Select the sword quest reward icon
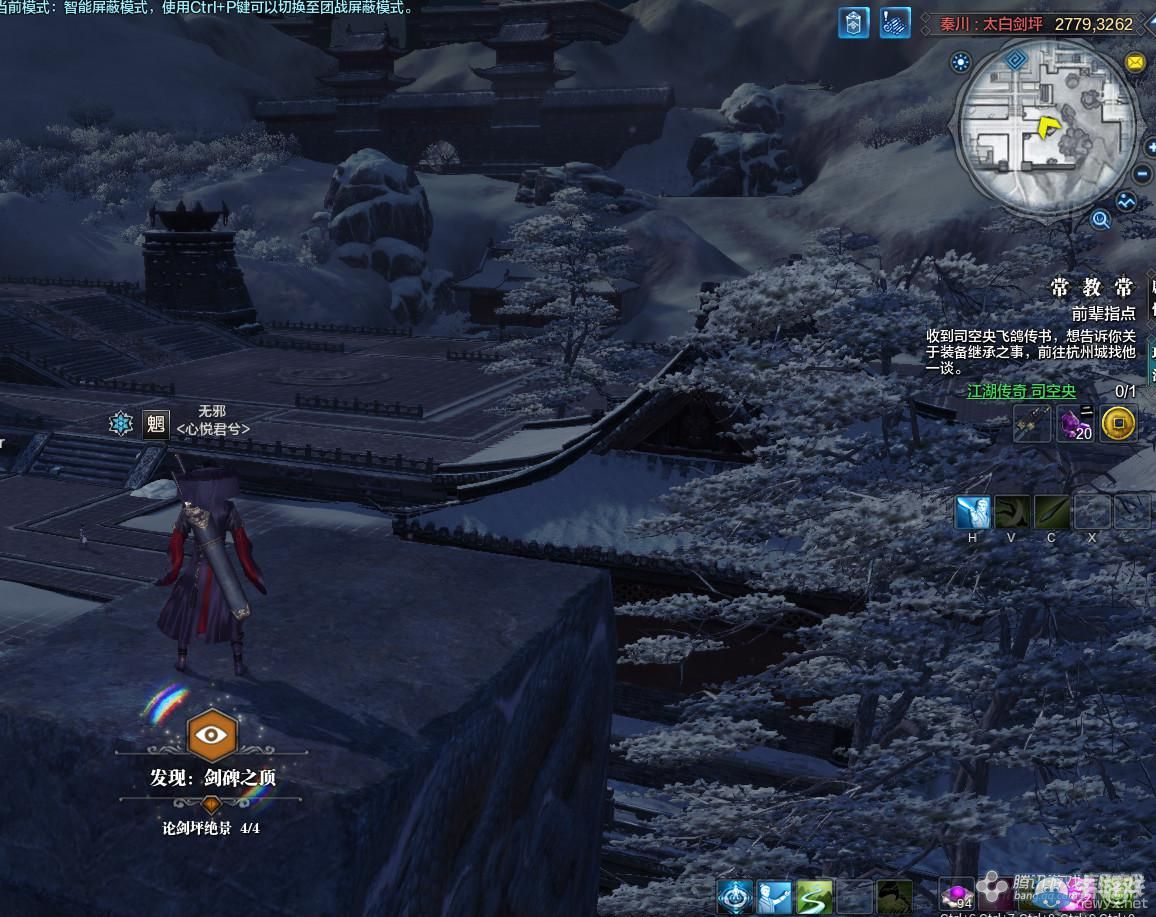Viewport: 1156px width, 917px height. click(1031, 424)
